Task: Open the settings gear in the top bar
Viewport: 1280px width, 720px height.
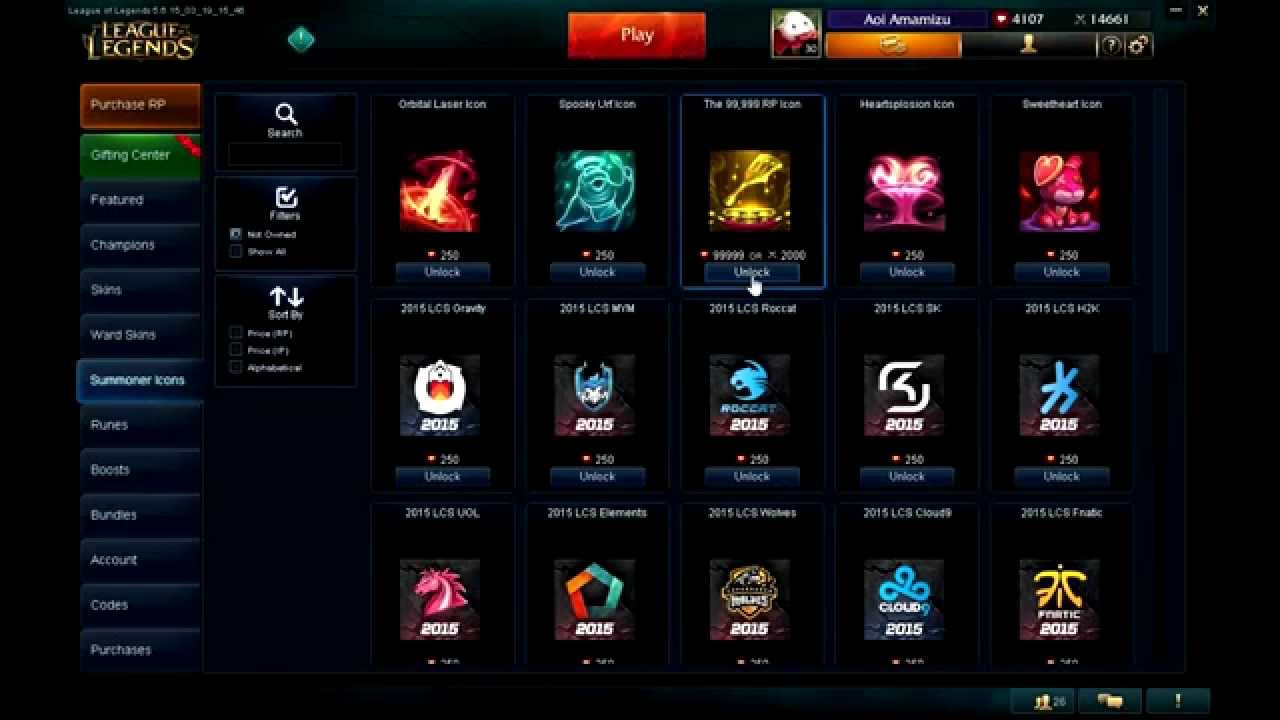Action: (1138, 46)
